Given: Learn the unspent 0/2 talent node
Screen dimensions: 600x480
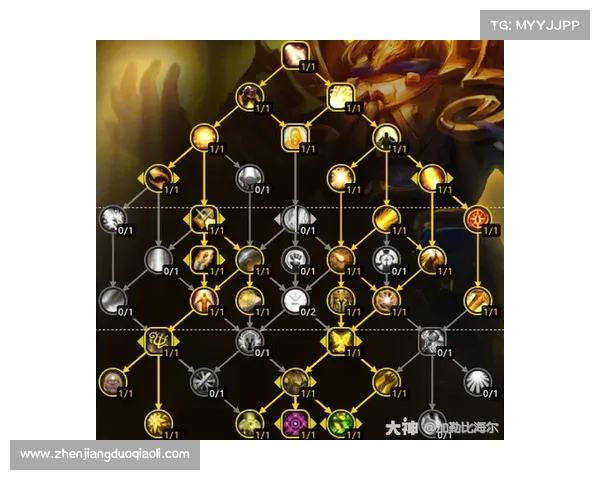Looking at the screenshot, I should coord(295,298).
